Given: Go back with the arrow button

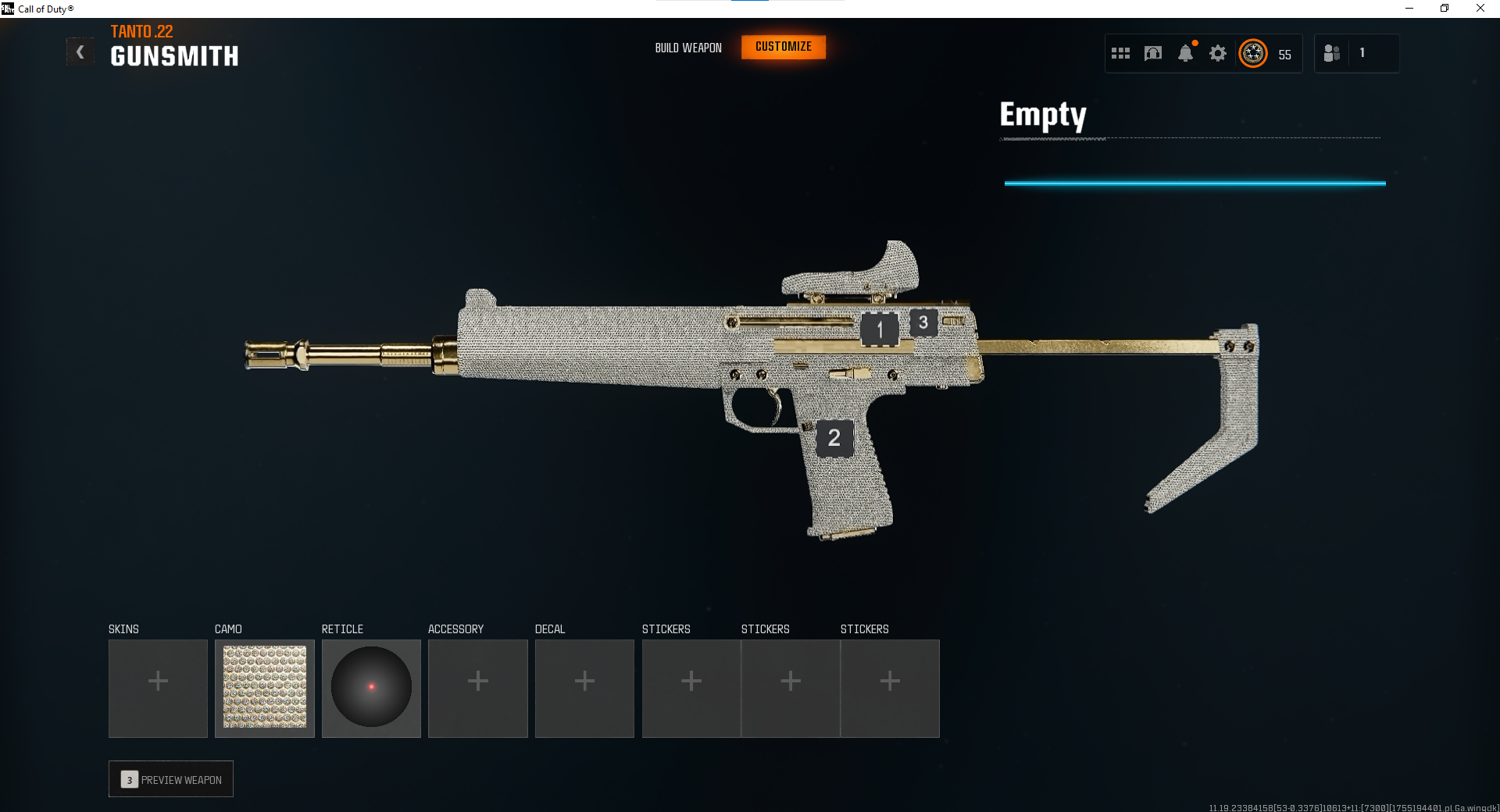Looking at the screenshot, I should pyautogui.click(x=80, y=52).
